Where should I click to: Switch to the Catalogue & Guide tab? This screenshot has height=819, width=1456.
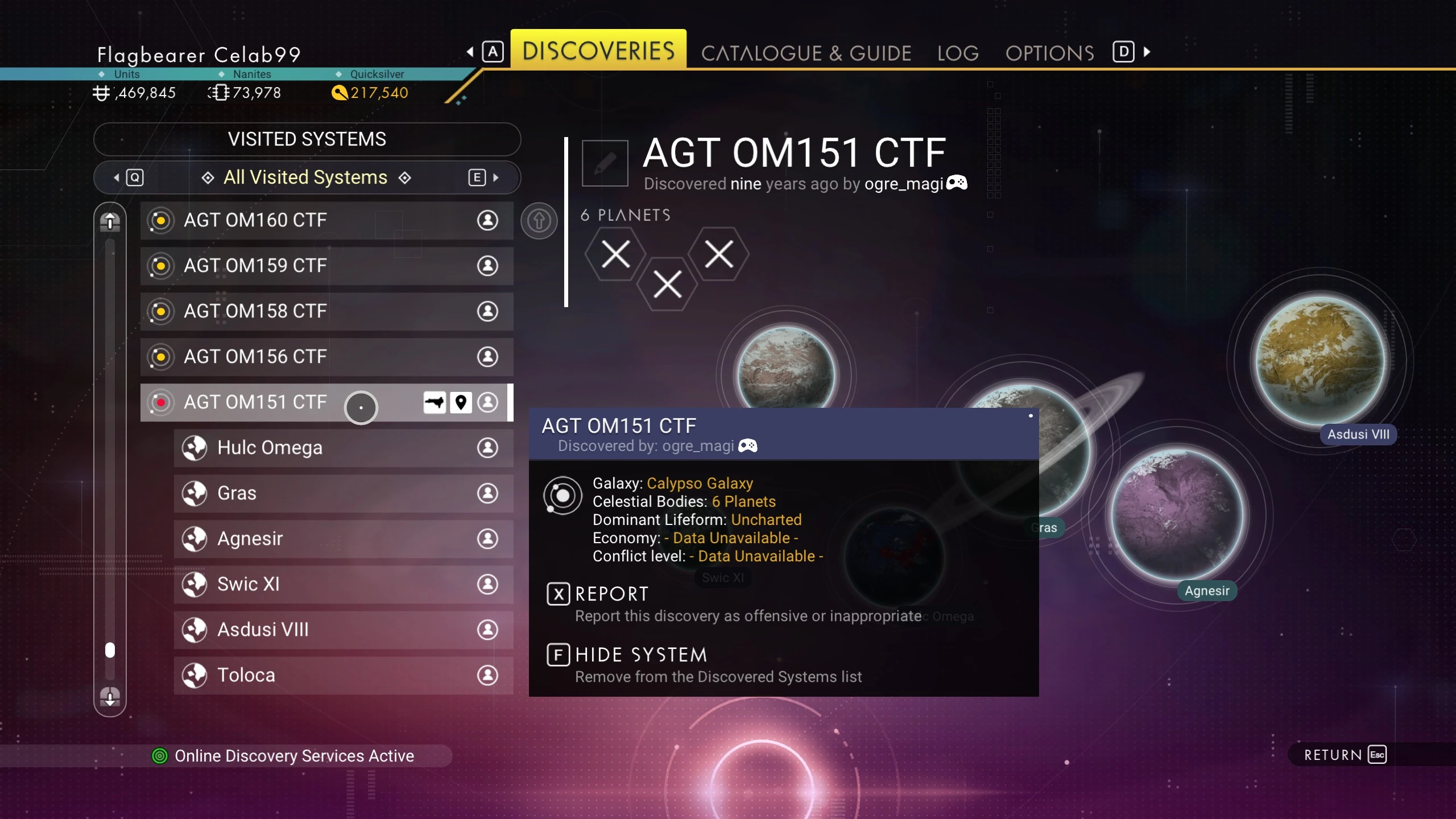[x=806, y=53]
